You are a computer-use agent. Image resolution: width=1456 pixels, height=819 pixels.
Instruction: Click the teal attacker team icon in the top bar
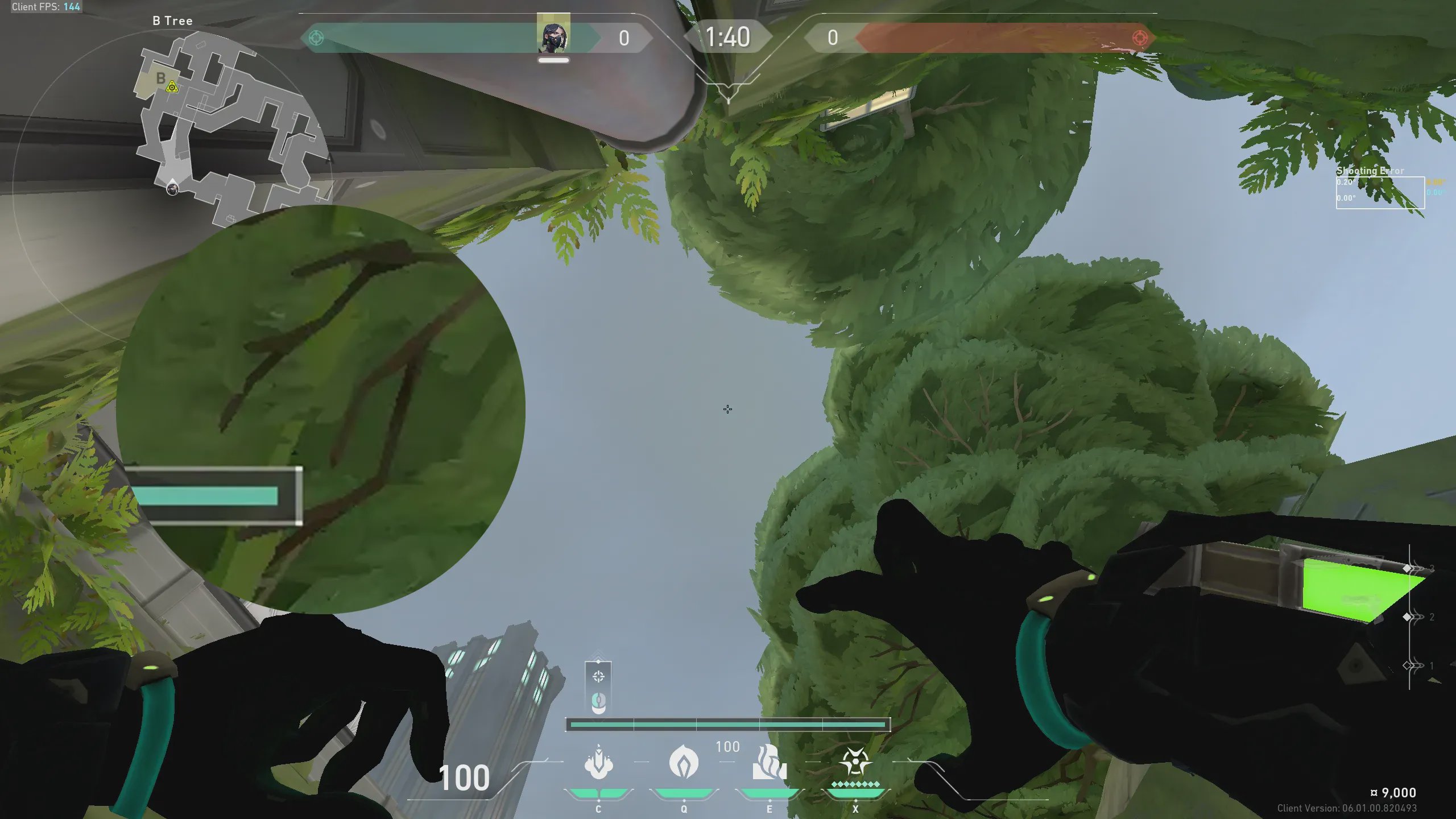[x=316, y=38]
